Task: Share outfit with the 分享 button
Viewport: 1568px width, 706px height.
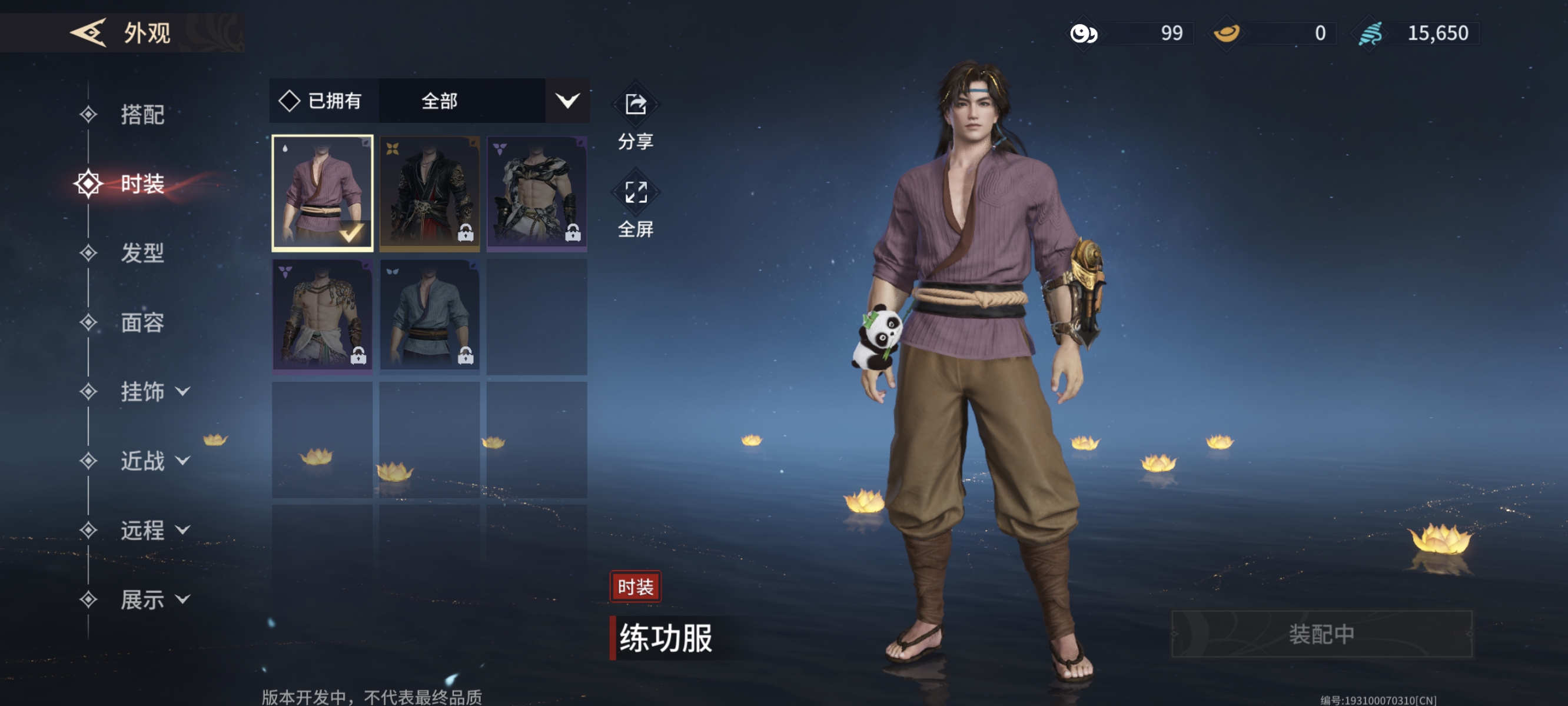Action: click(636, 119)
